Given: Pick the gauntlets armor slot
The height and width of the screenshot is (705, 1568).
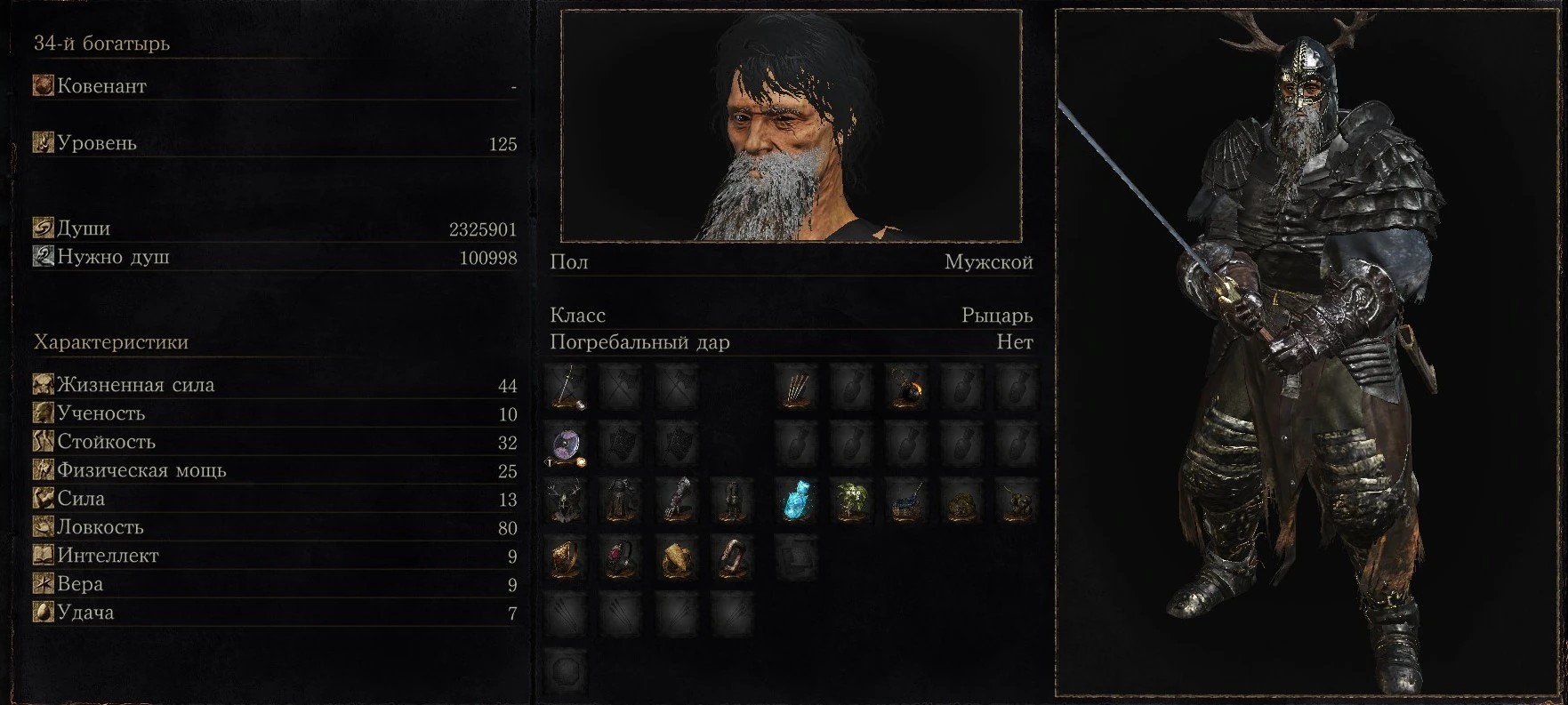Looking at the screenshot, I should pos(676,501).
